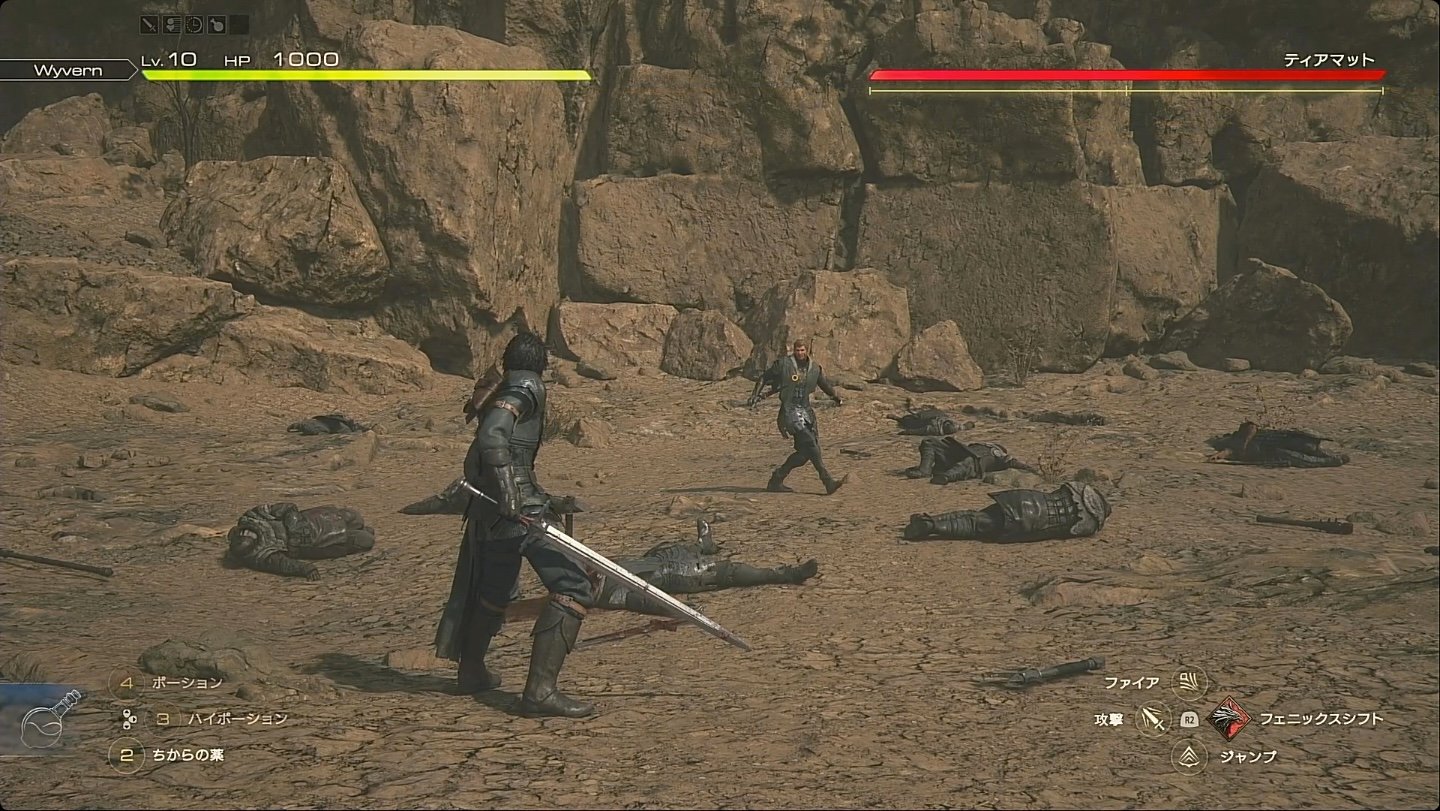Click the potion flask status icon
Viewport: 1440px width, 811px height.
coord(216,25)
